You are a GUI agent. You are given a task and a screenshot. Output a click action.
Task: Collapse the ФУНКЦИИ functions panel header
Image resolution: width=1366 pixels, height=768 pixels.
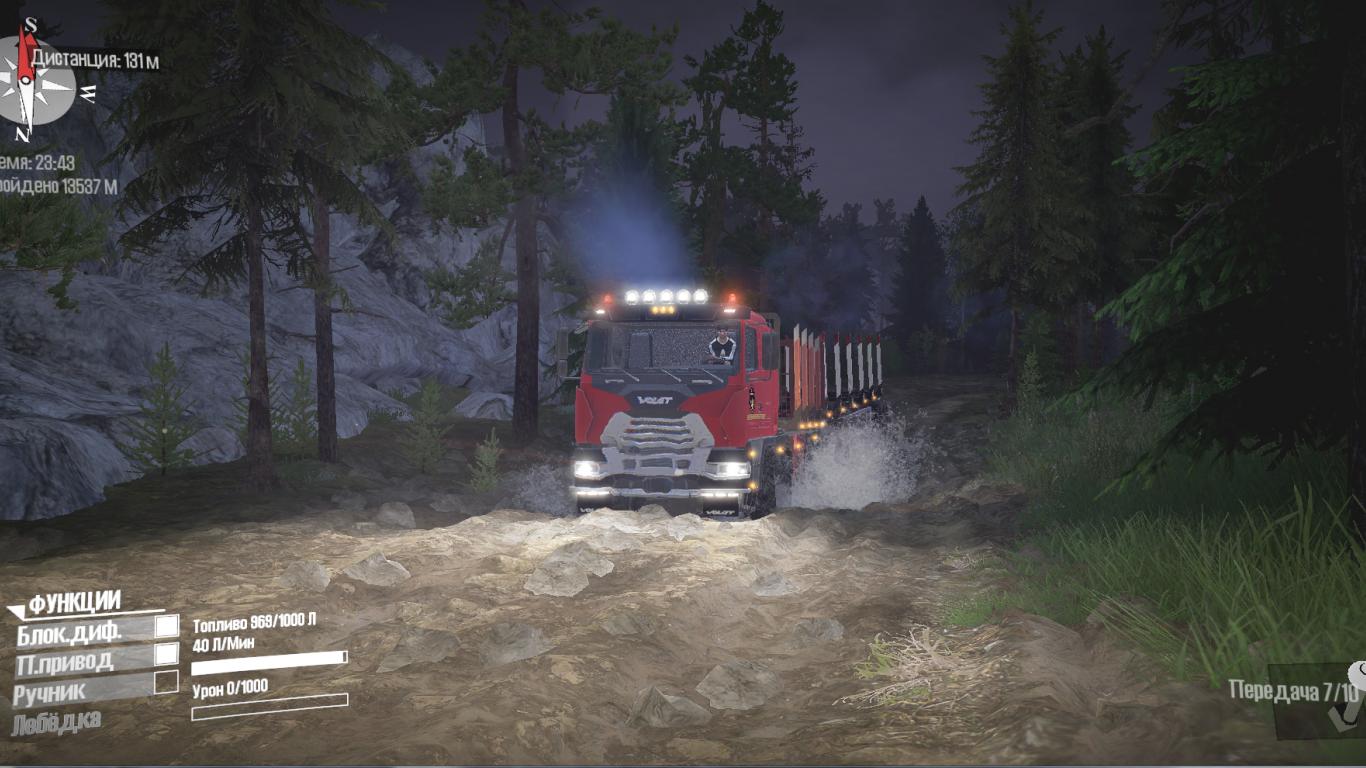click(70, 603)
